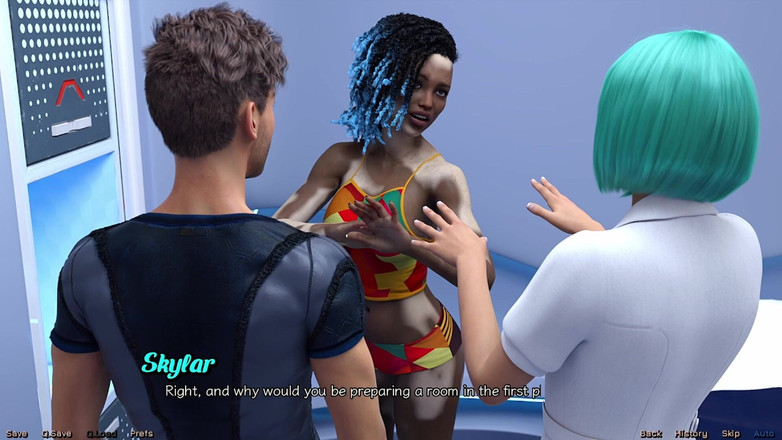Open the Prefs settings
The width and height of the screenshot is (782, 440).
[141, 433]
